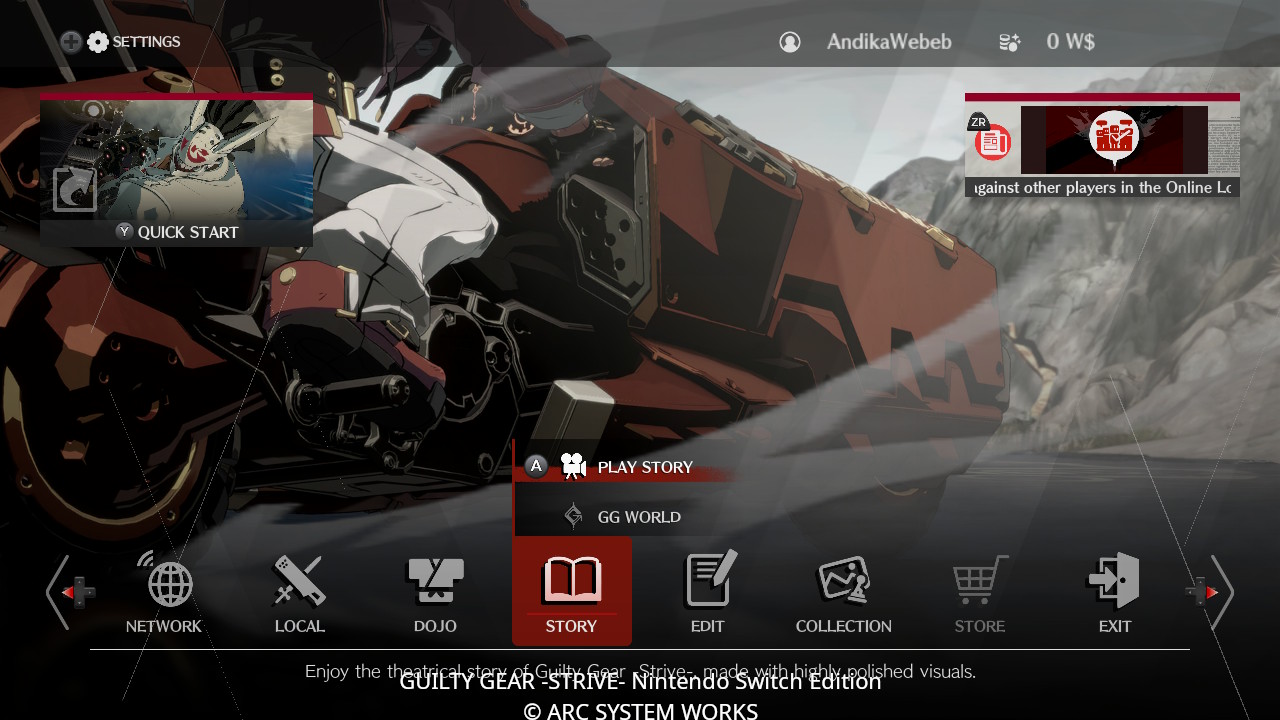The height and width of the screenshot is (720, 1280).
Task: Open the Local mode category
Action: point(299,592)
